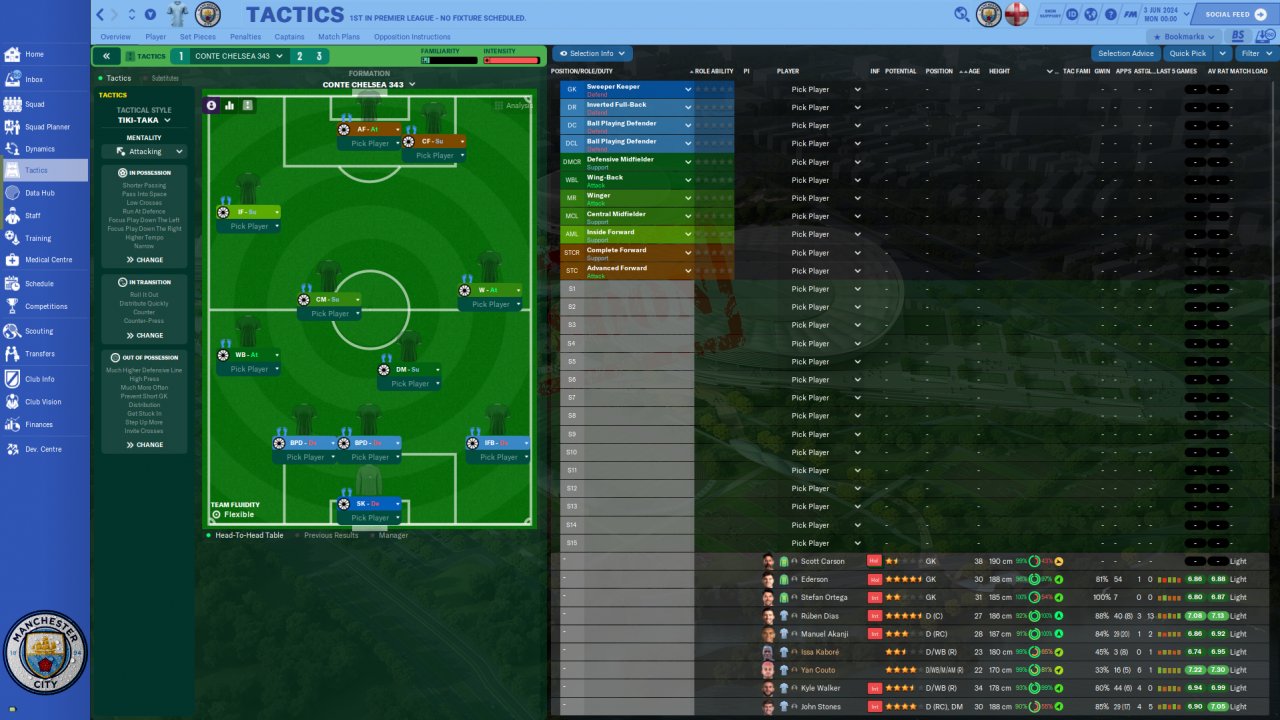Open the Inbox from the sidebar

point(34,79)
